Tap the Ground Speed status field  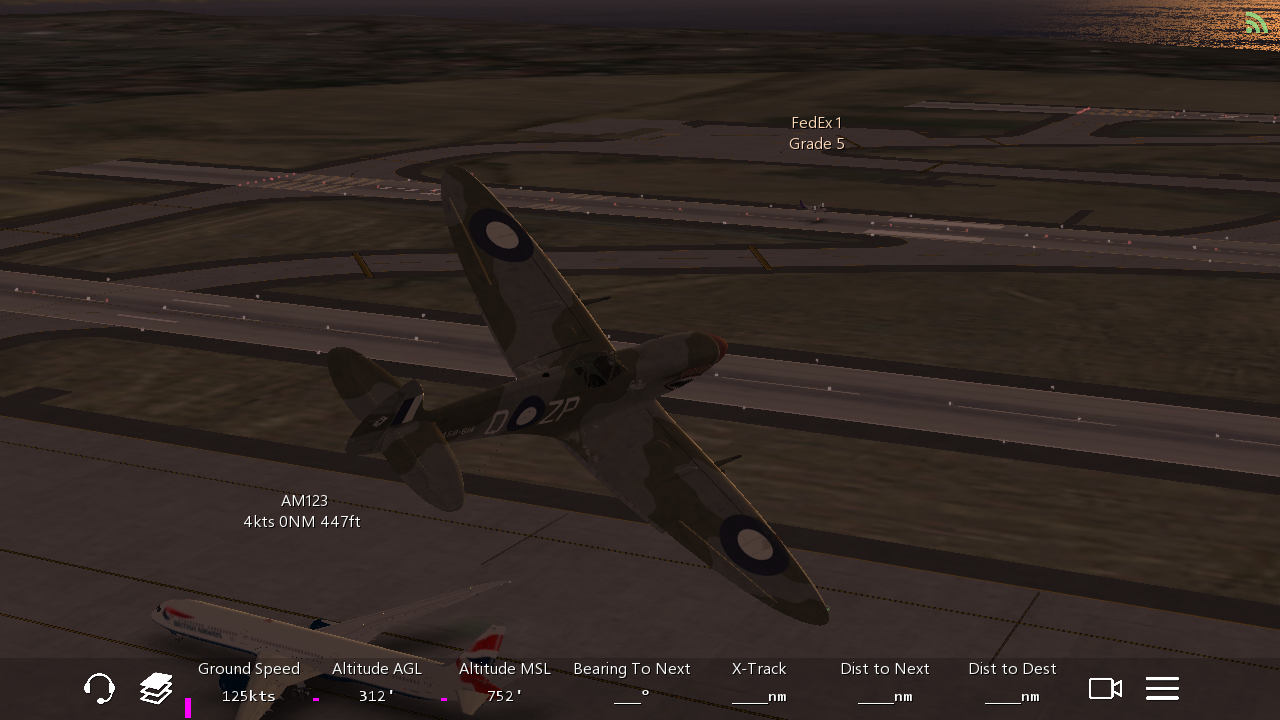click(249, 682)
